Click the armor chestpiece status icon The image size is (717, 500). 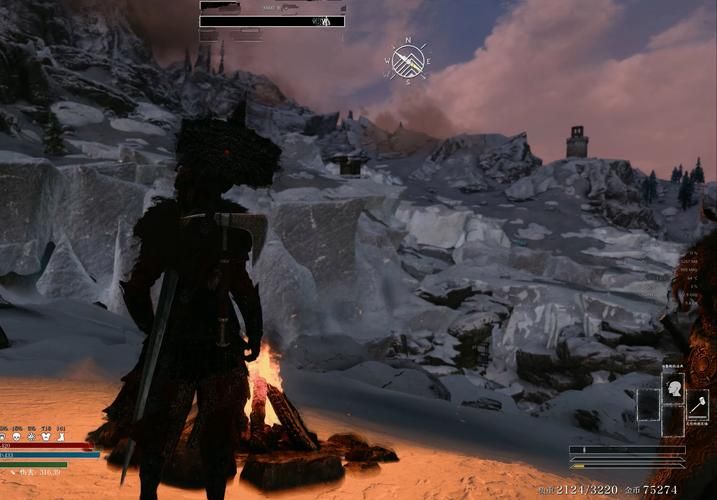(x=46, y=437)
